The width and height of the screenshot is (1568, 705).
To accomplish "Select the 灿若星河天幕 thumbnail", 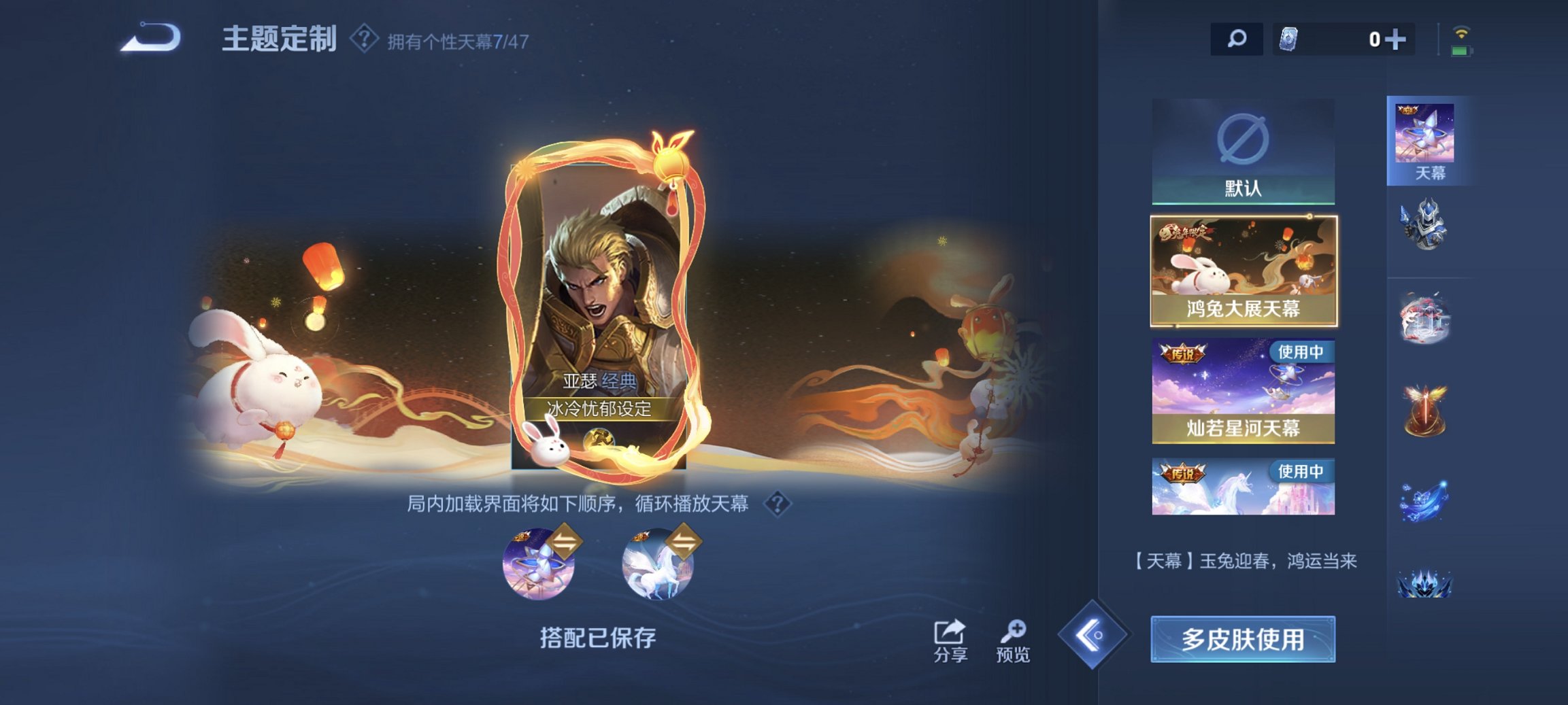I will (1242, 391).
